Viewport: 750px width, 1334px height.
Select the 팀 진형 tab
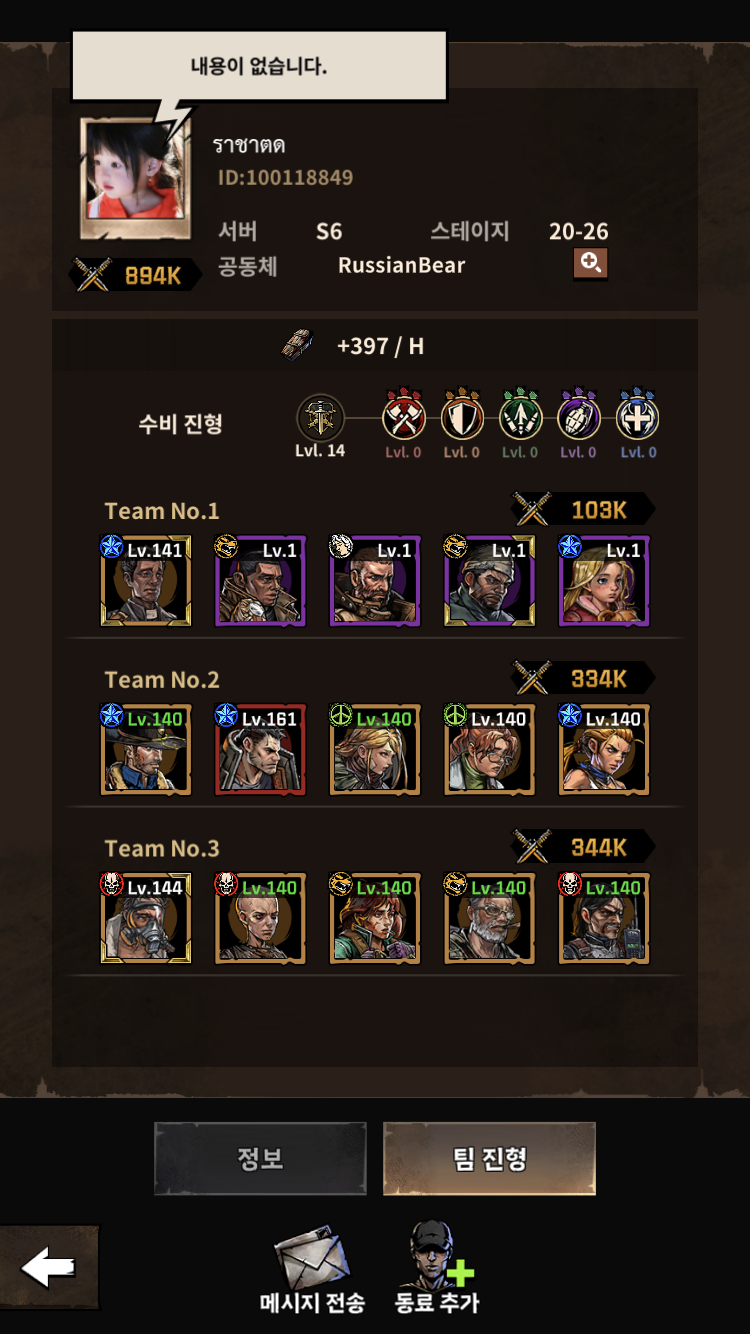tap(489, 1158)
